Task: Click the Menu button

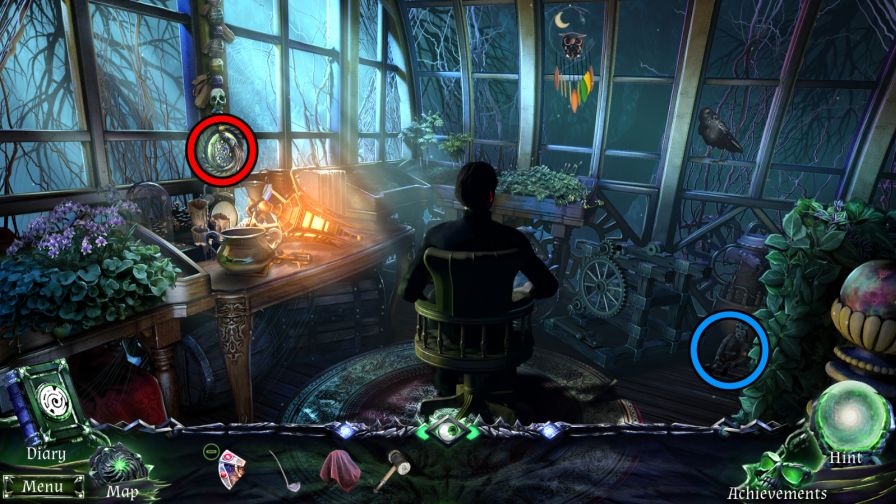Action: 42,487
